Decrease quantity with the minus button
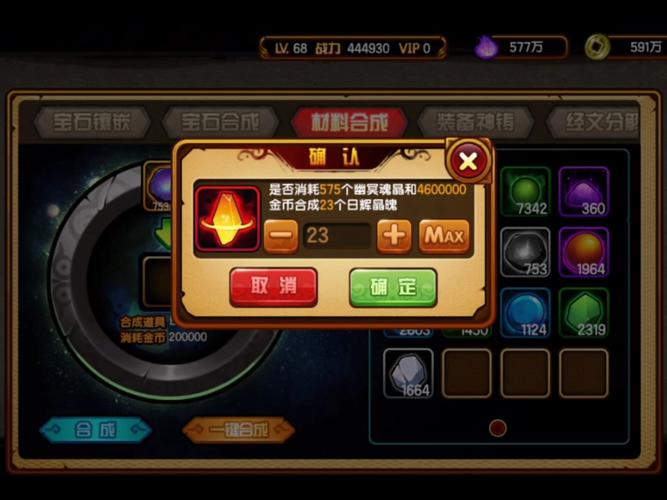Viewport: 667px width, 500px height. (x=282, y=236)
